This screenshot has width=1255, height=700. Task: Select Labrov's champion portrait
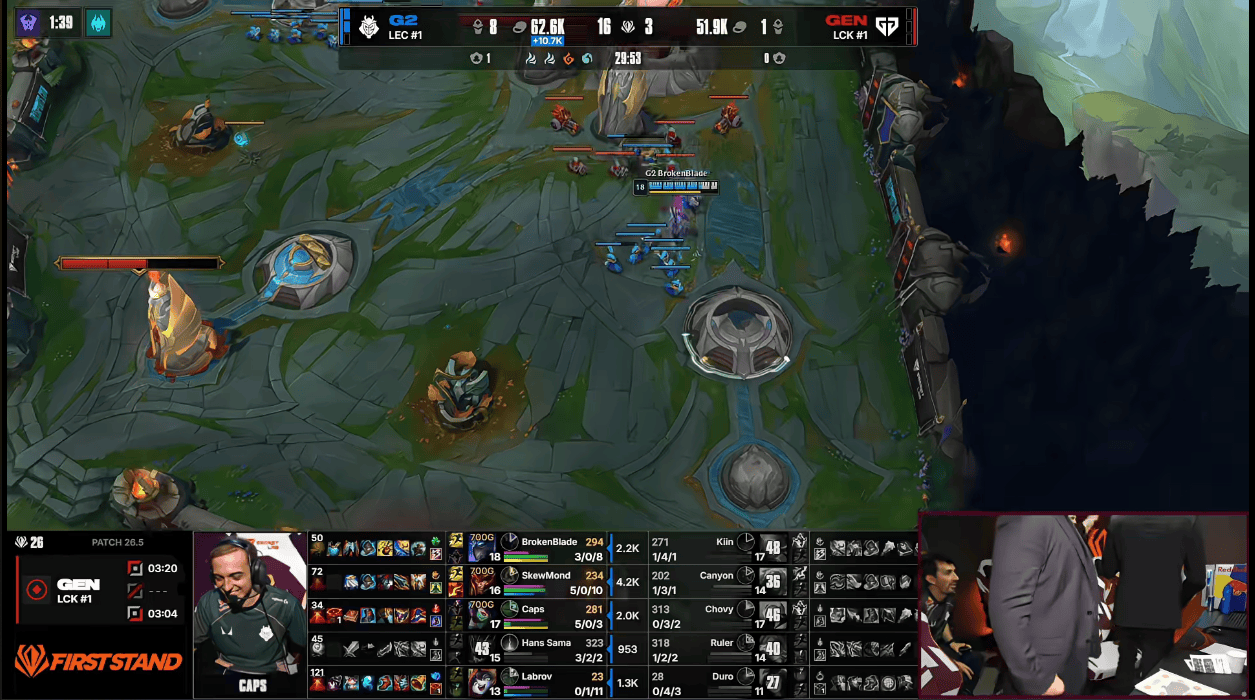point(483,682)
